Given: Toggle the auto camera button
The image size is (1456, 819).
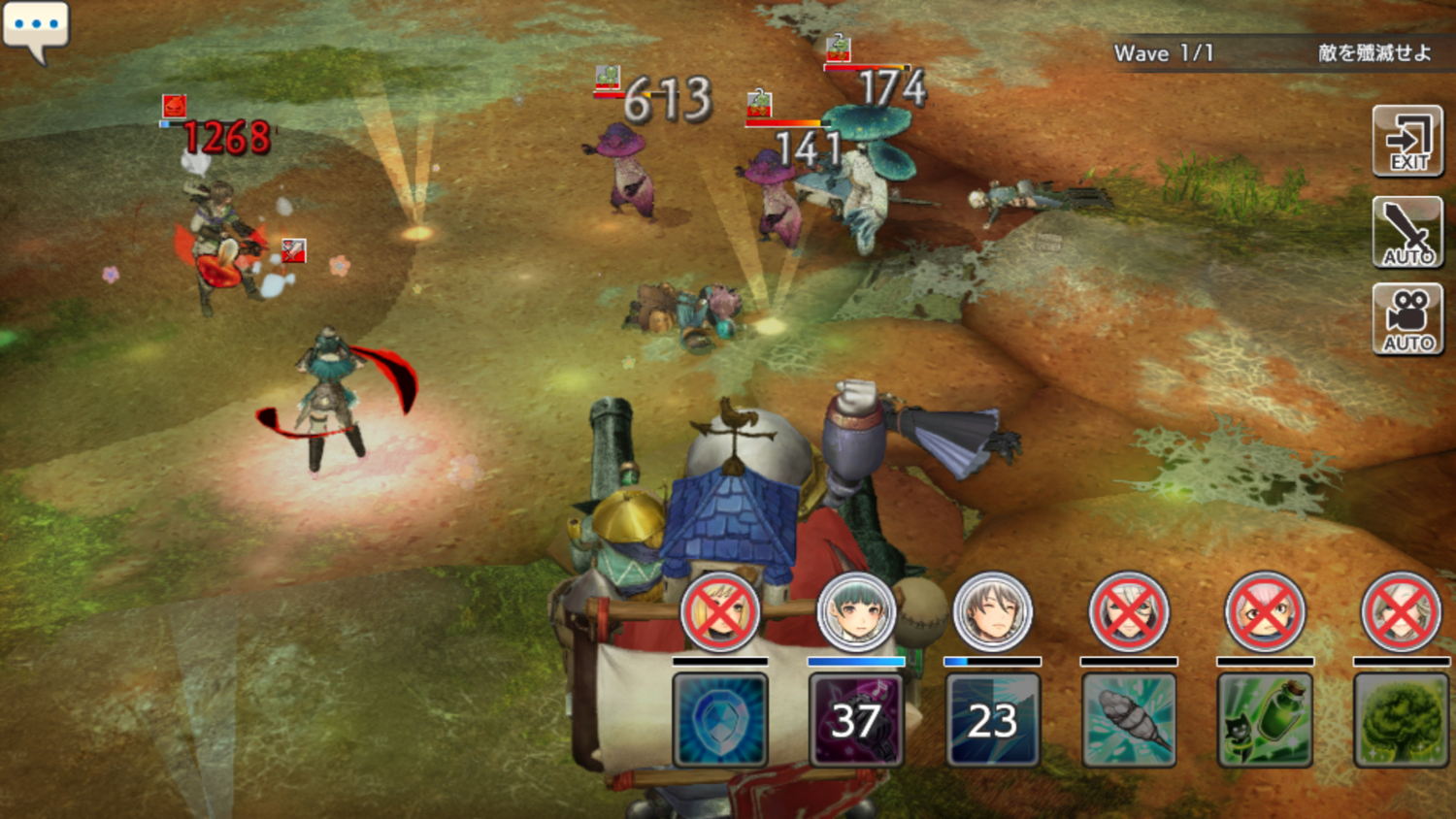Looking at the screenshot, I should coord(1407,320).
